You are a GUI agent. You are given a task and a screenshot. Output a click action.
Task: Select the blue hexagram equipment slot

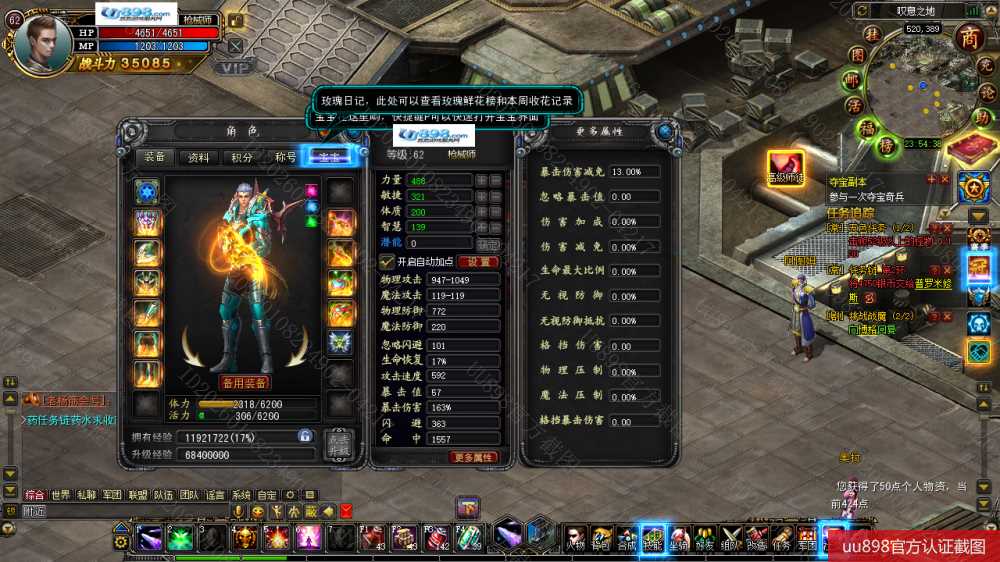tap(148, 192)
